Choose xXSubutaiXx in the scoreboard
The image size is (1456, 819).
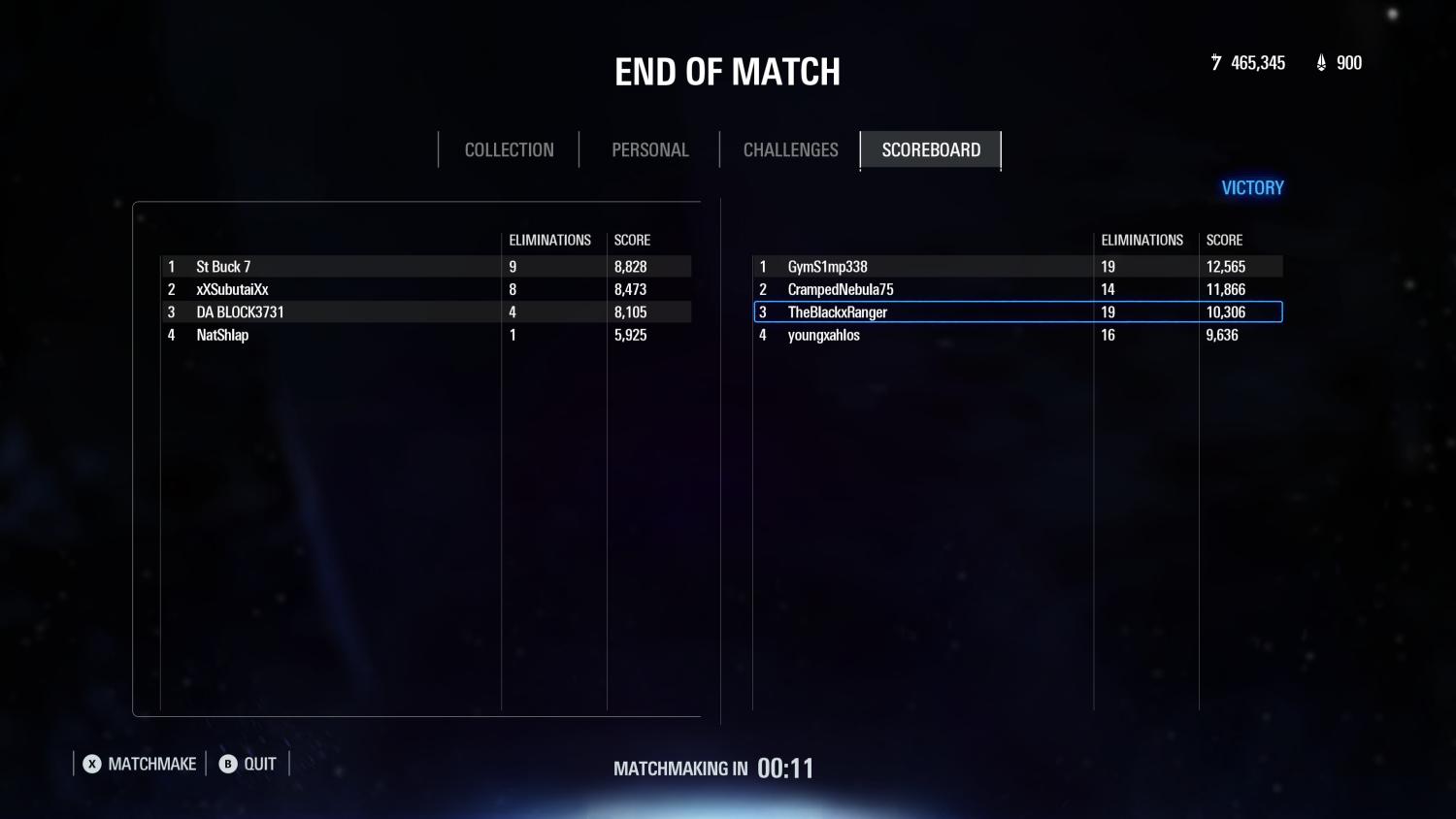(425, 289)
